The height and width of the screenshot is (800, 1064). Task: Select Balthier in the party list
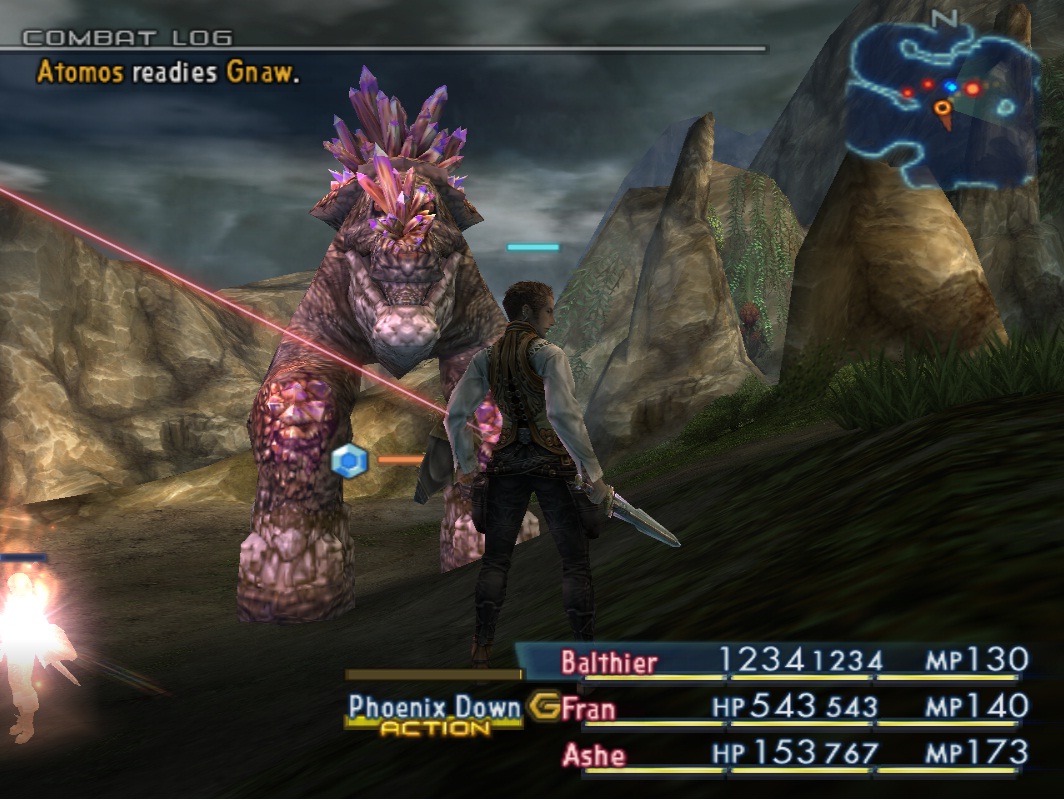[609, 662]
